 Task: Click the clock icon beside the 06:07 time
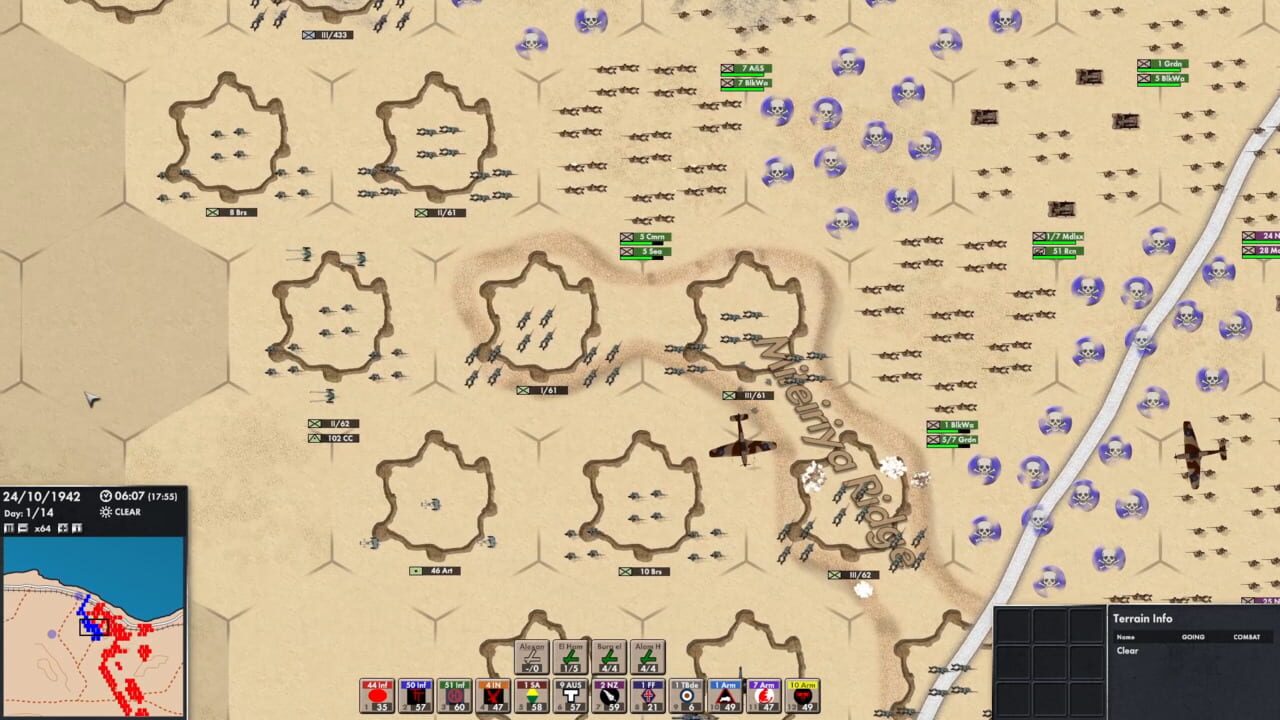click(105, 496)
